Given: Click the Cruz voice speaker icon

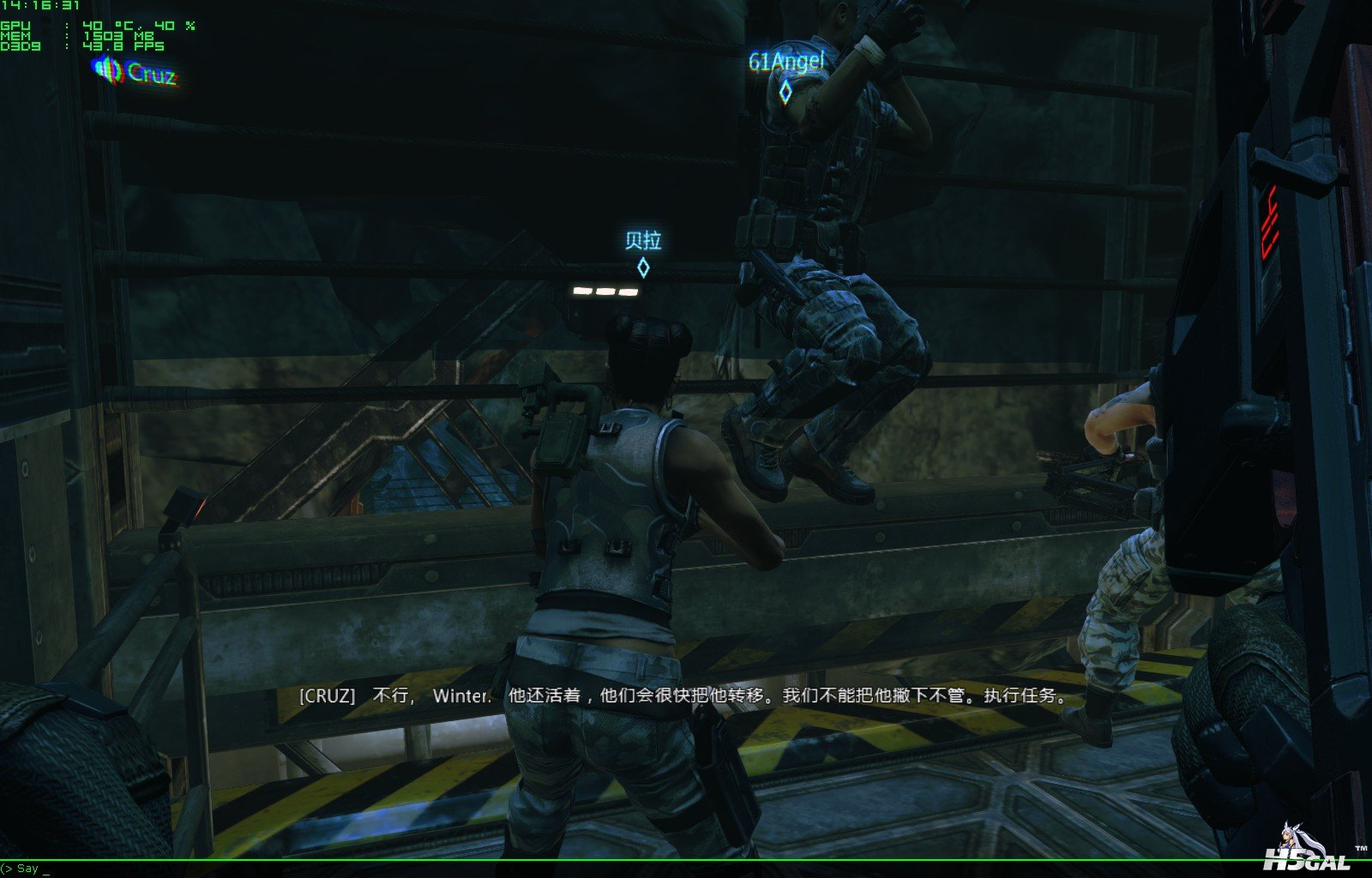Looking at the screenshot, I should [x=109, y=70].
